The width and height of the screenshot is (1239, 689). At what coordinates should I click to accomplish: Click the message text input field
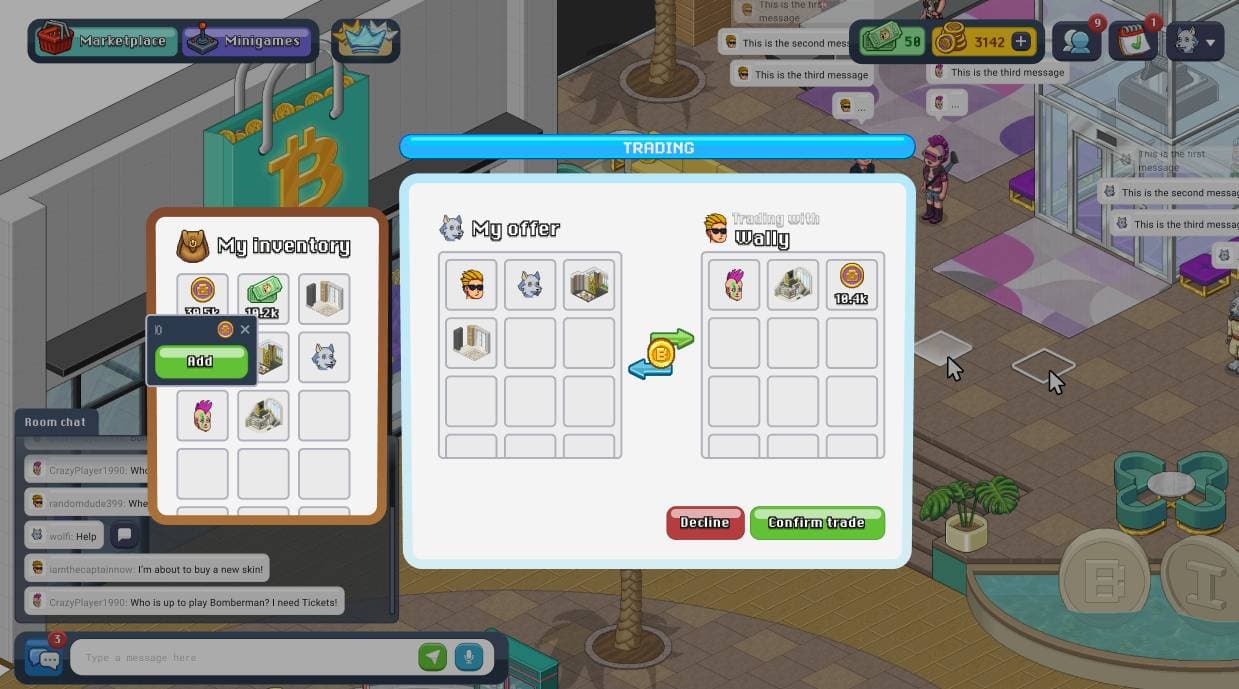pyautogui.click(x=245, y=657)
